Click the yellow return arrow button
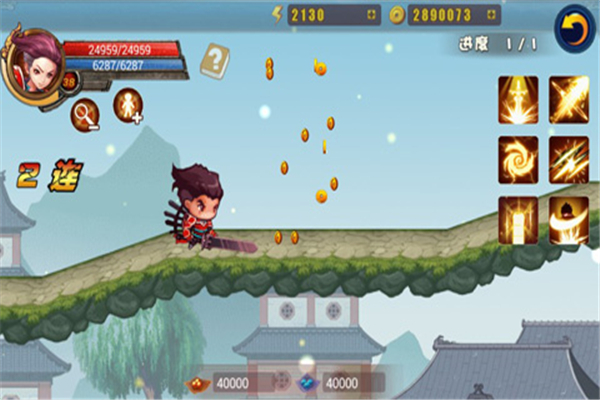Viewport: 600px width, 400px height. 573,28
